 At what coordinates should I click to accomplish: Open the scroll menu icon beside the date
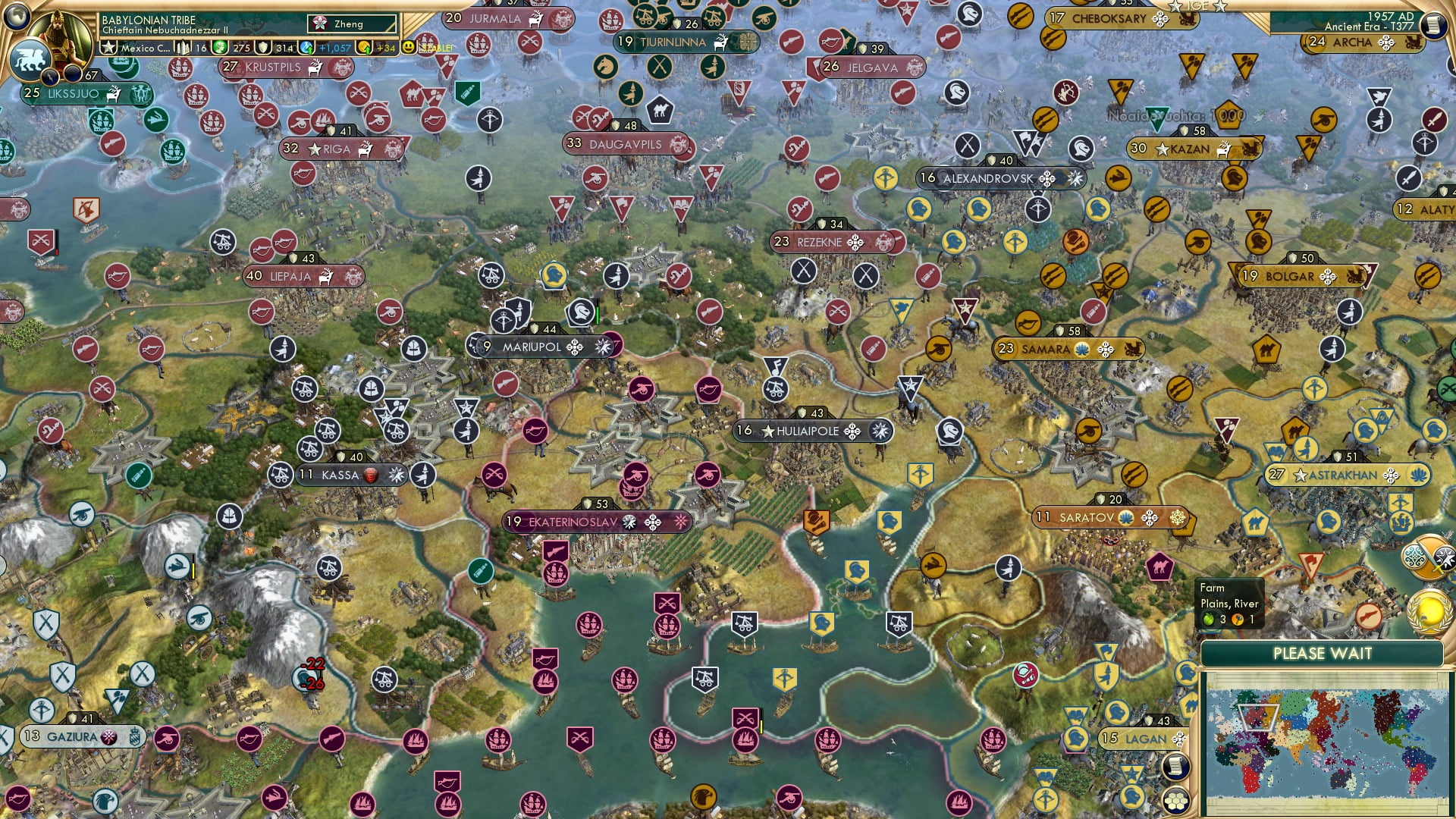[x=1433, y=25]
